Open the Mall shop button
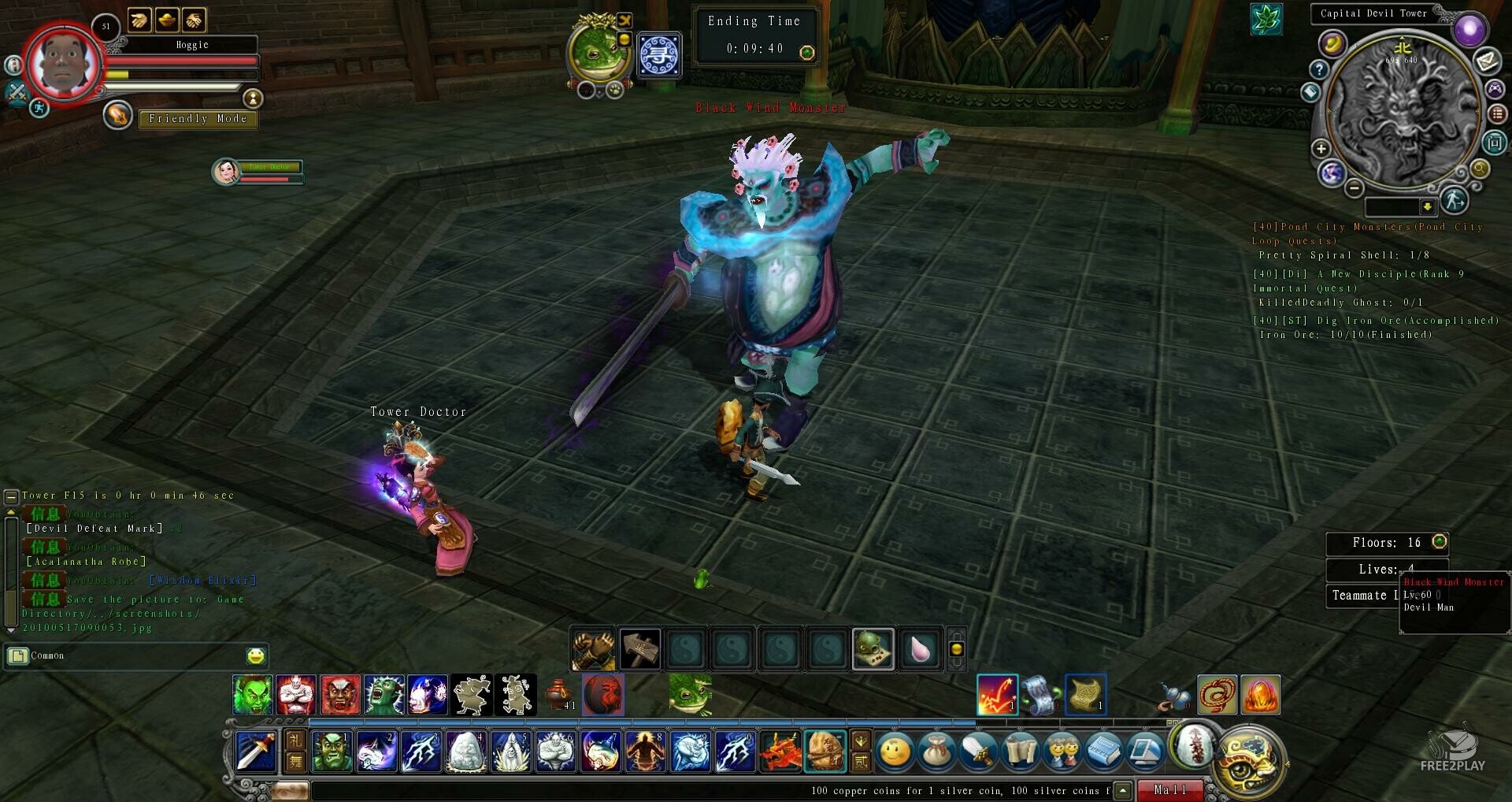Screen dimensions: 1512x802 (x=1170, y=789)
